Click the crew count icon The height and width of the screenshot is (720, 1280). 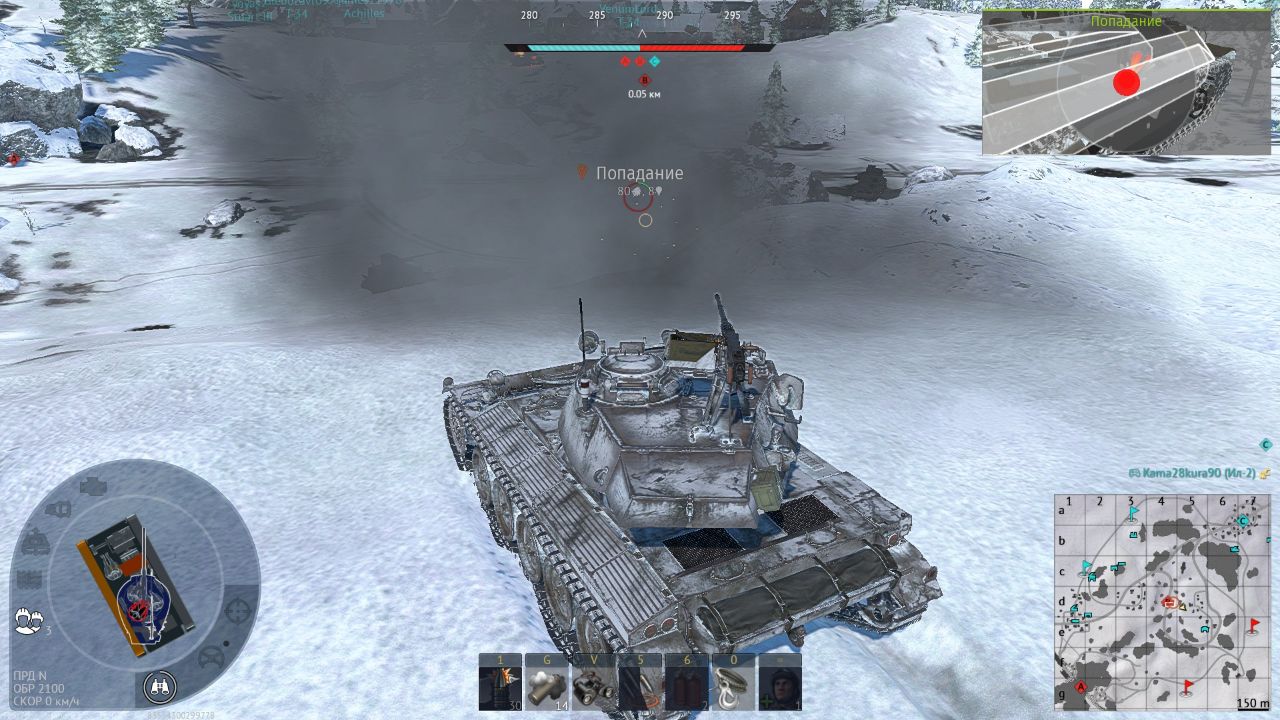point(29,620)
